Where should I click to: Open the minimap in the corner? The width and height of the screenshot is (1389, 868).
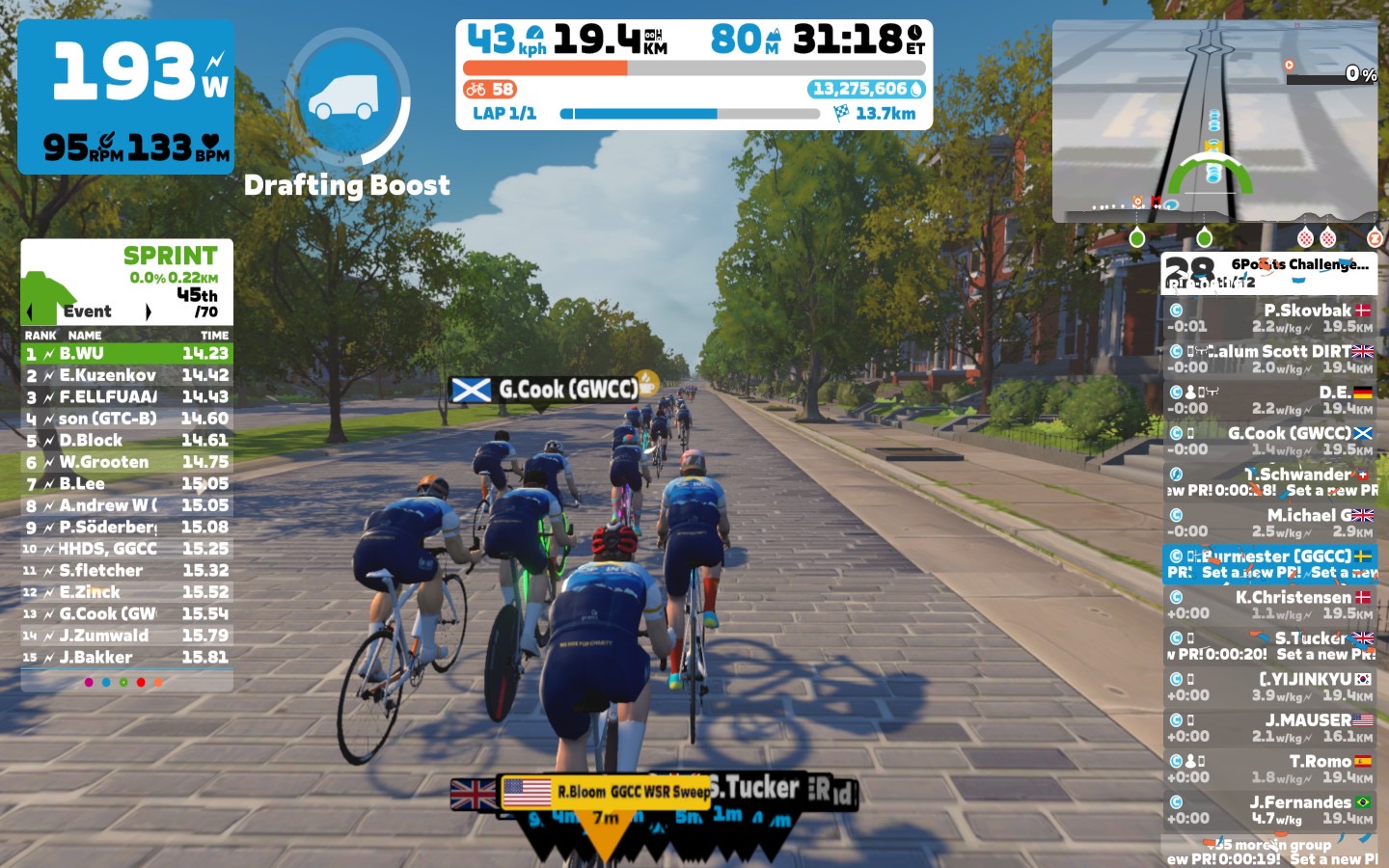[1214, 122]
